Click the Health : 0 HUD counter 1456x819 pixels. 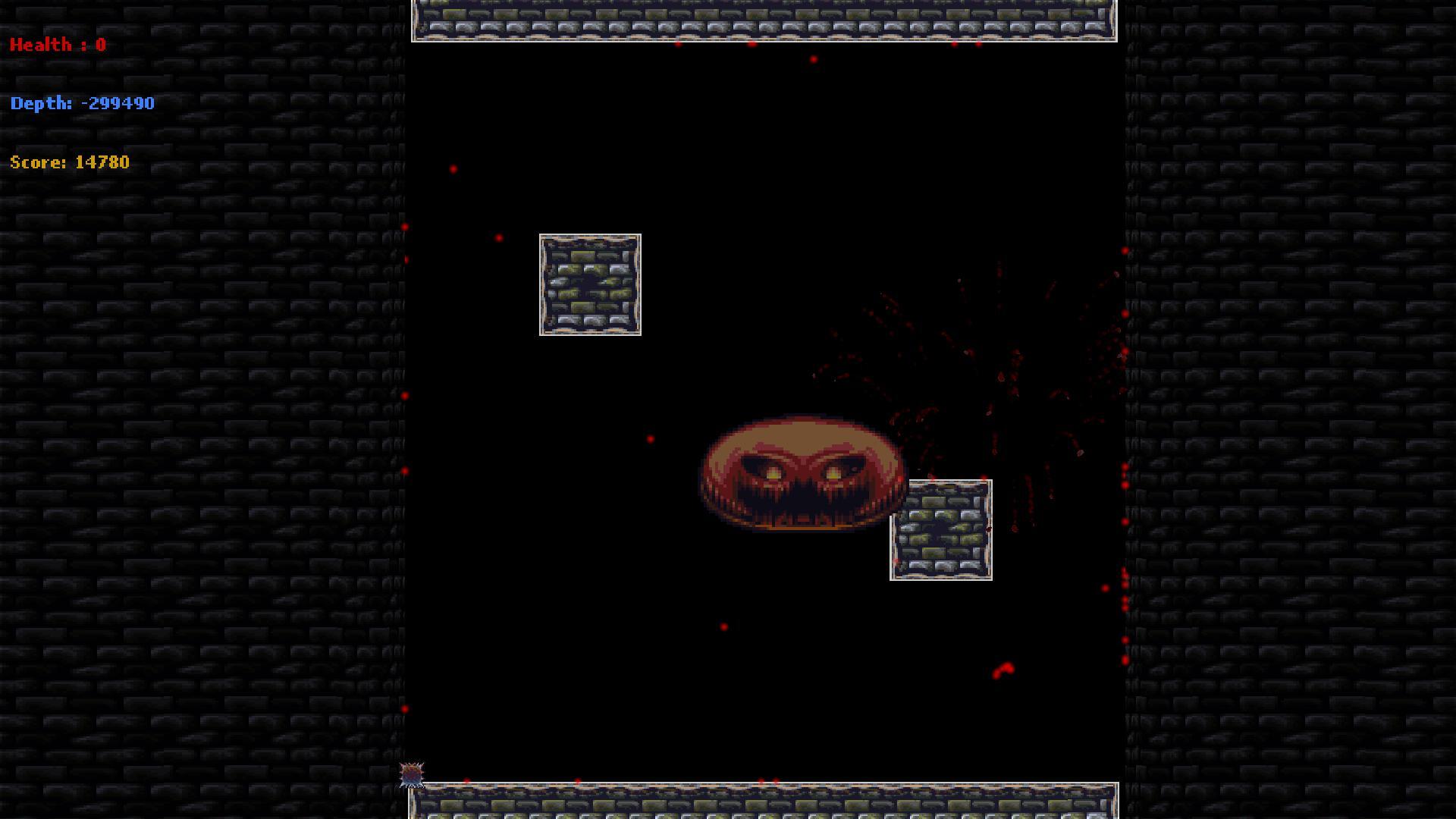click(x=57, y=44)
